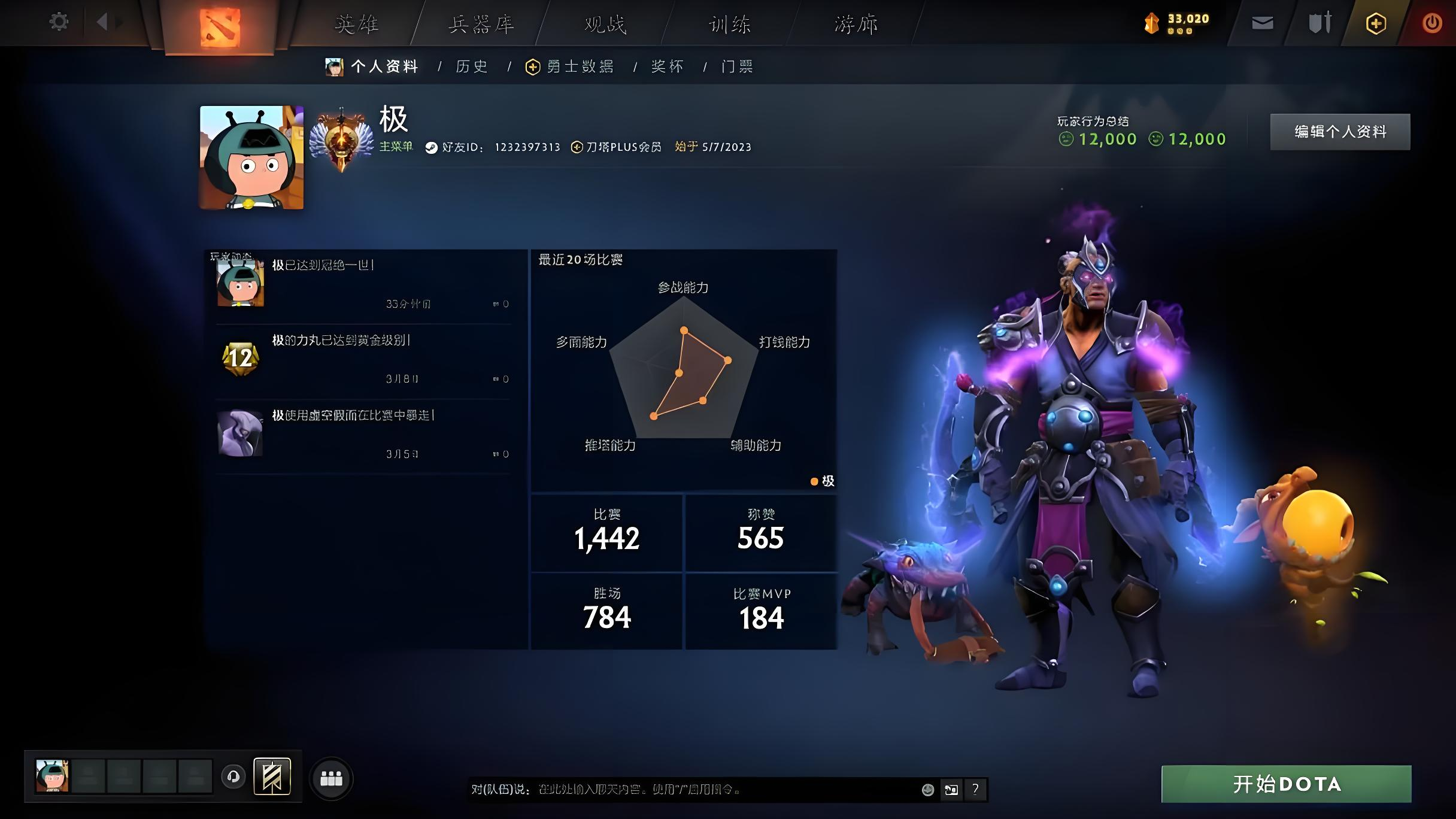Click the shards currency counter
This screenshot has width=1456, height=819.
coord(1177,23)
